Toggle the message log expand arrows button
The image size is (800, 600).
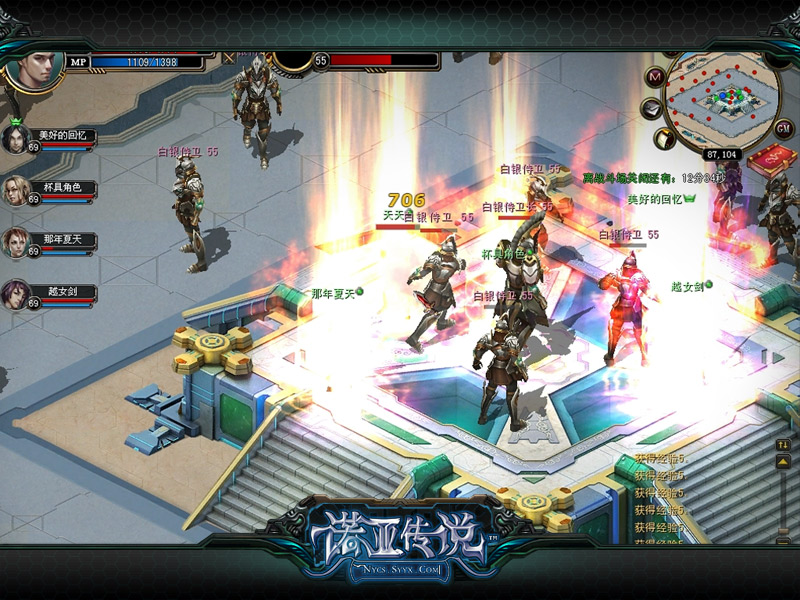coord(784,445)
